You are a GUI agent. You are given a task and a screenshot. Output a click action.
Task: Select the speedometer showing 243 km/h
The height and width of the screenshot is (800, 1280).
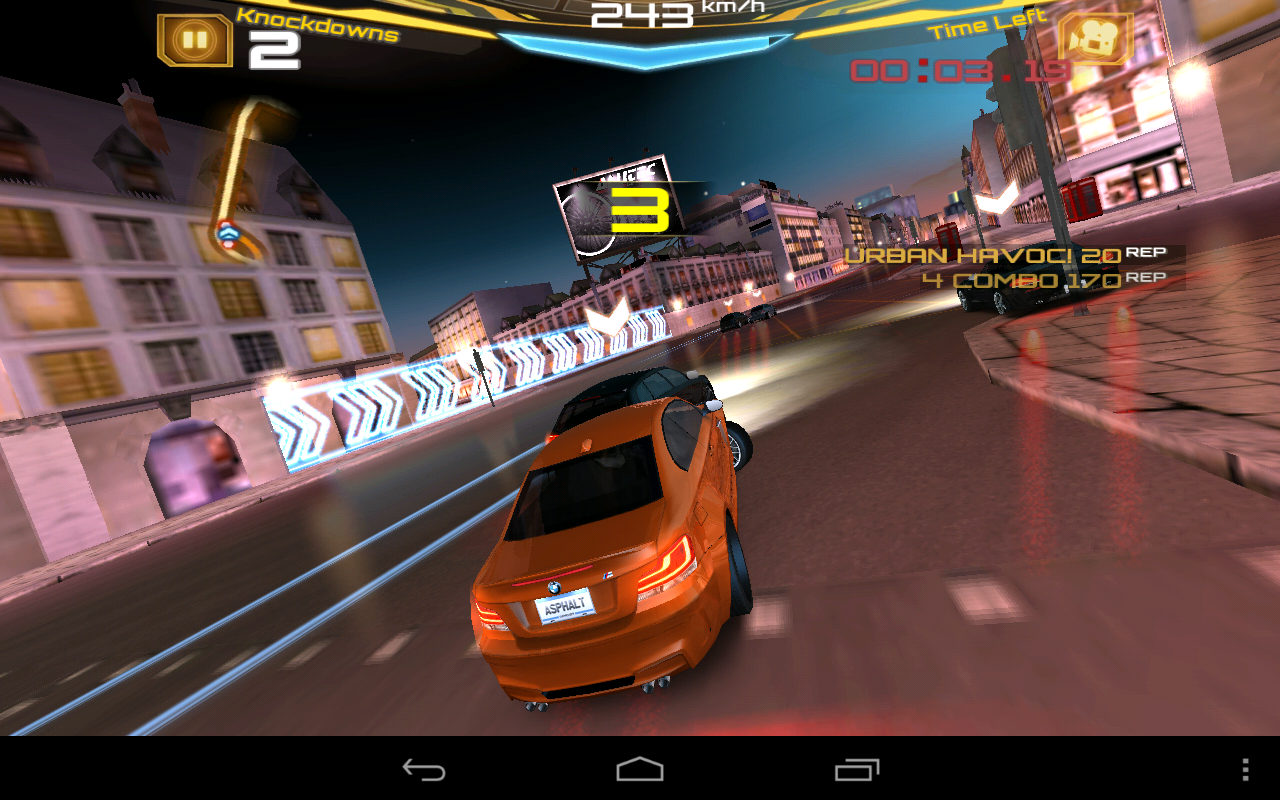(x=640, y=14)
